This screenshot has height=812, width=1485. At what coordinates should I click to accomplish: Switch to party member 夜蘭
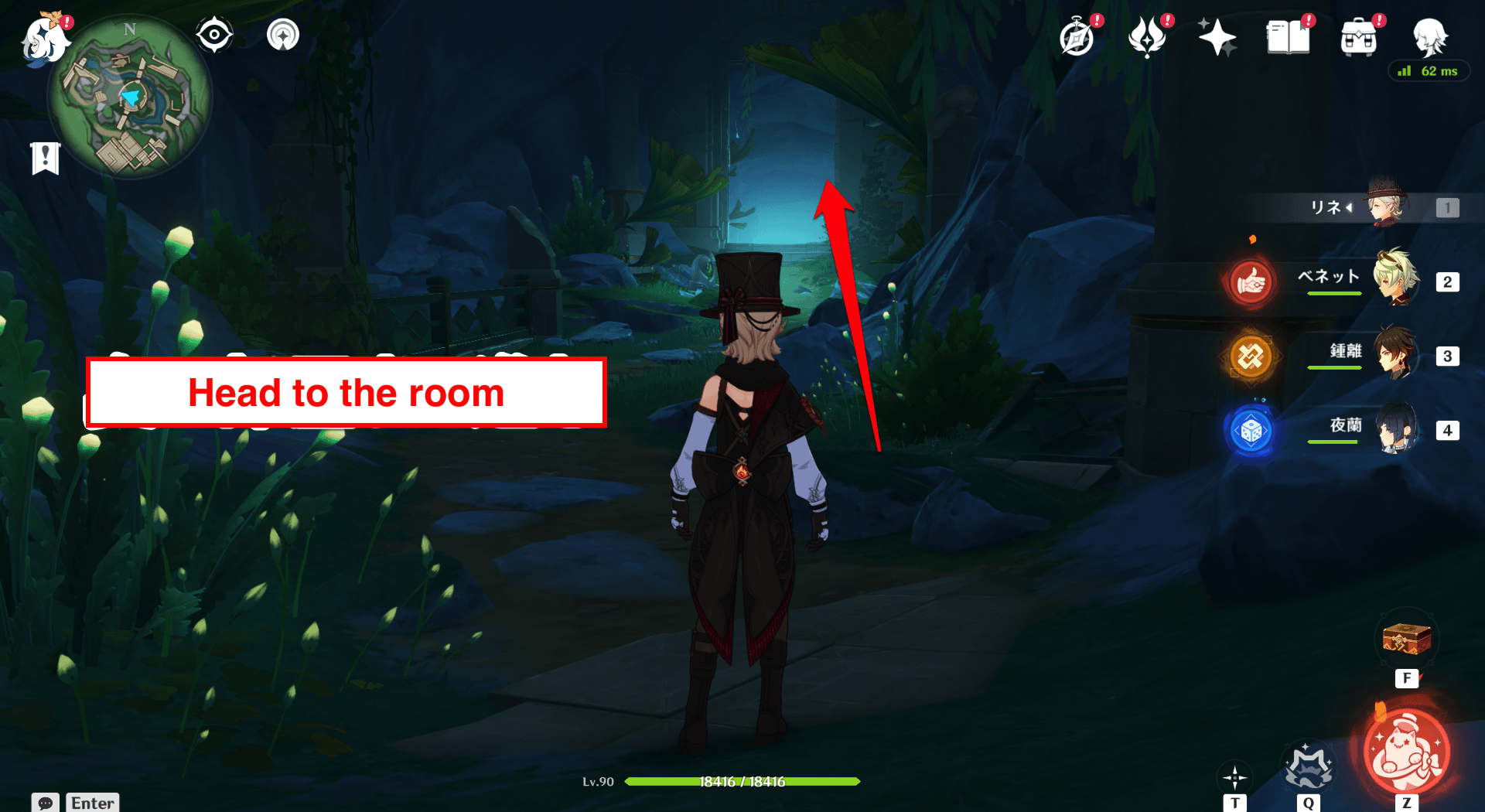pos(1395,428)
